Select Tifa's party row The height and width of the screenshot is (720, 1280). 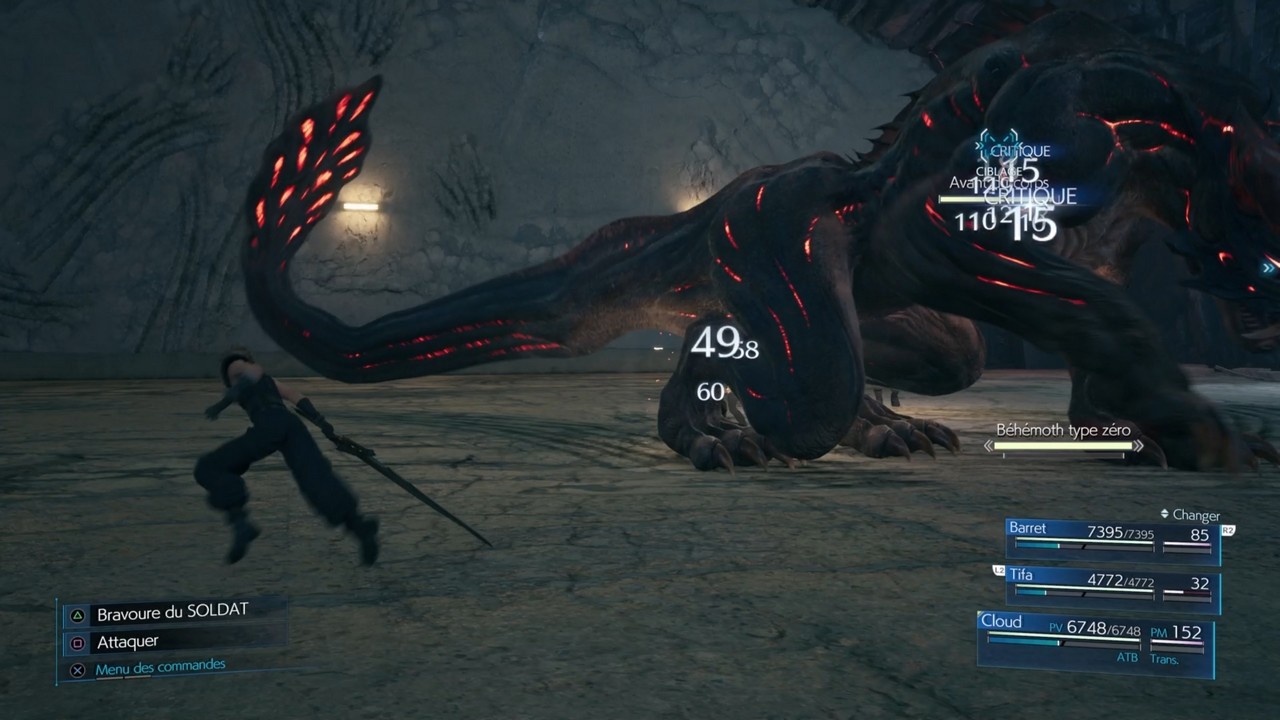(1112, 585)
